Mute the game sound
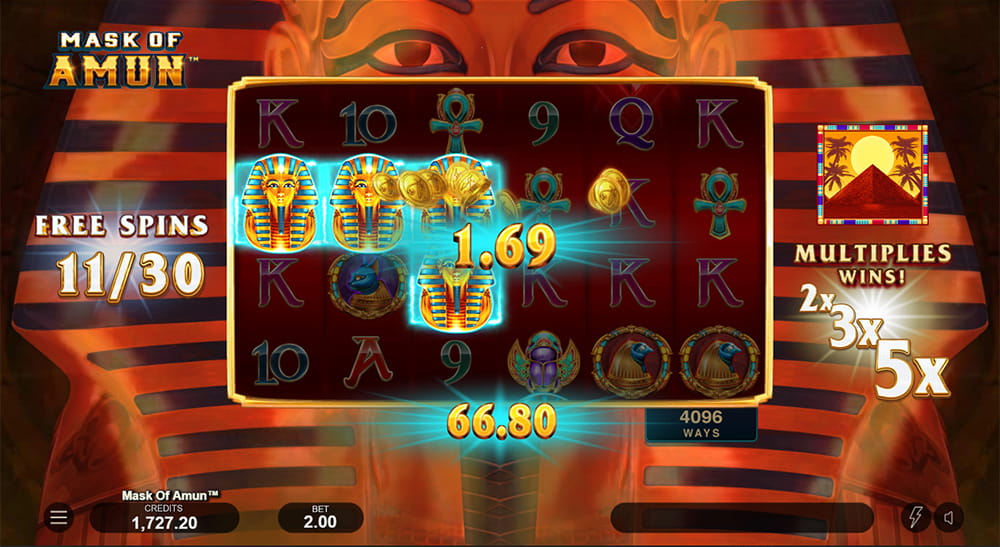Viewport: 1000px width, 547px height. [x=949, y=517]
